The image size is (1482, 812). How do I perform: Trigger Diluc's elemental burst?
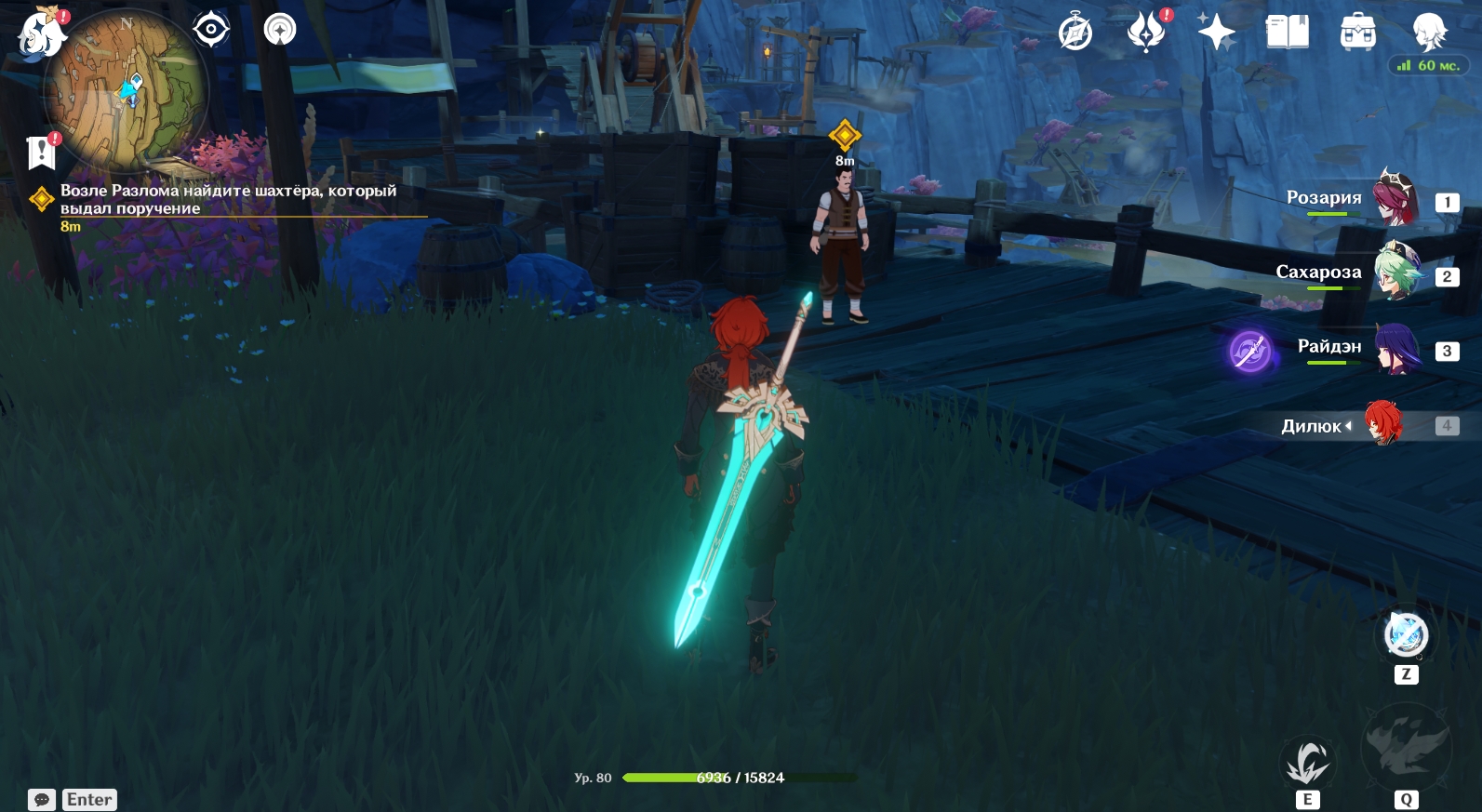pyautogui.click(x=1406, y=749)
